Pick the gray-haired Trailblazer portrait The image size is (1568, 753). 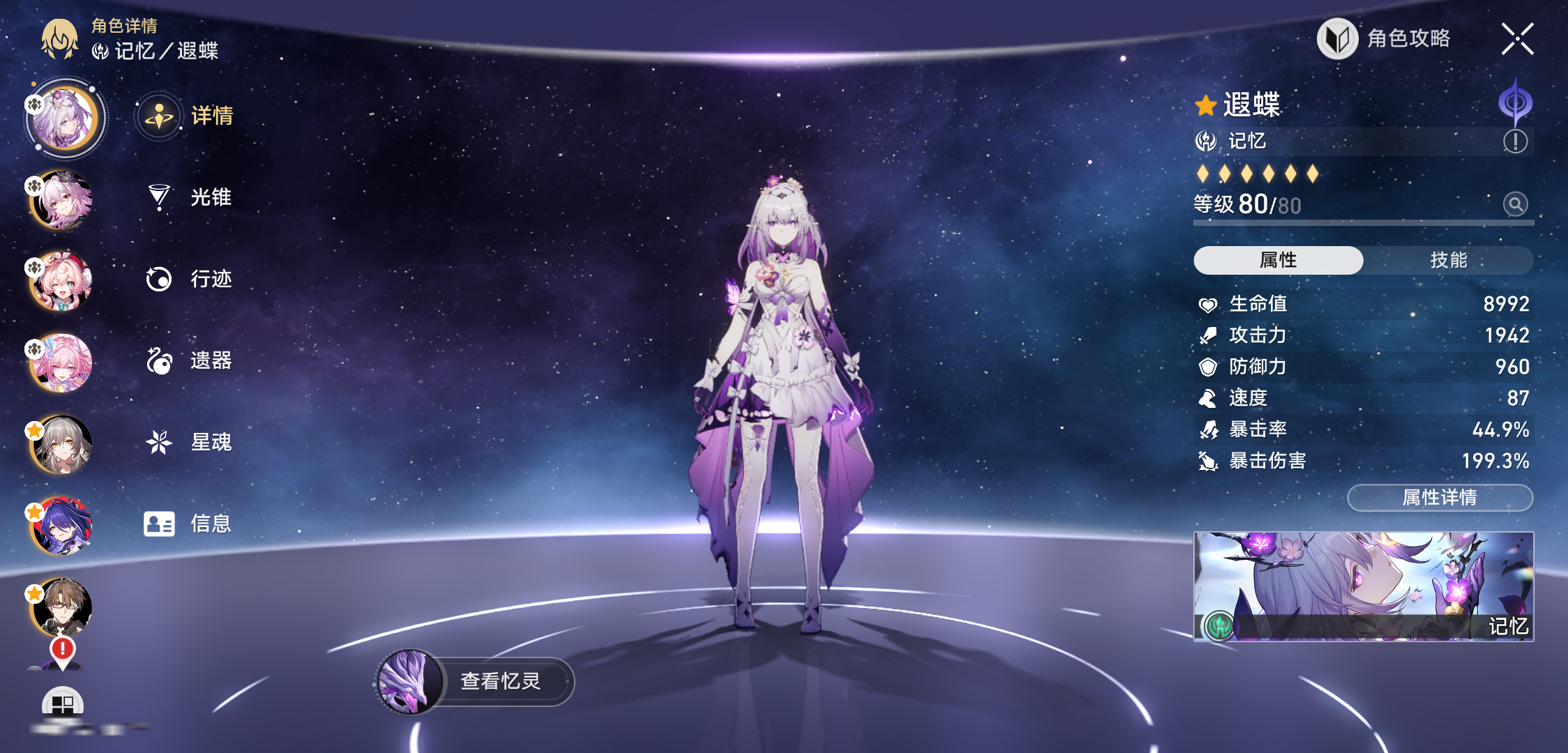pyautogui.click(x=62, y=444)
